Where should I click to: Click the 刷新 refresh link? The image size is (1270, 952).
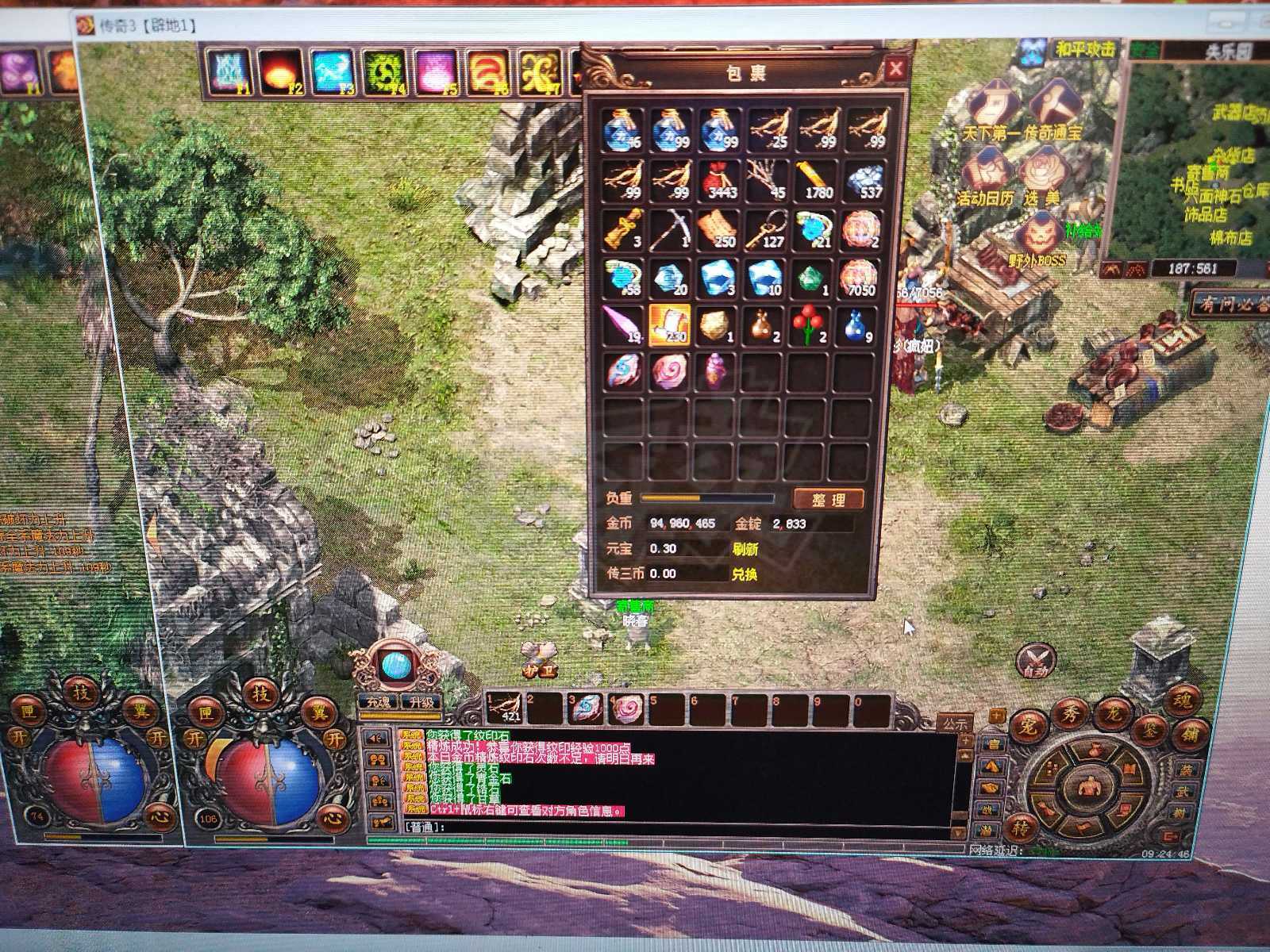[x=744, y=549]
